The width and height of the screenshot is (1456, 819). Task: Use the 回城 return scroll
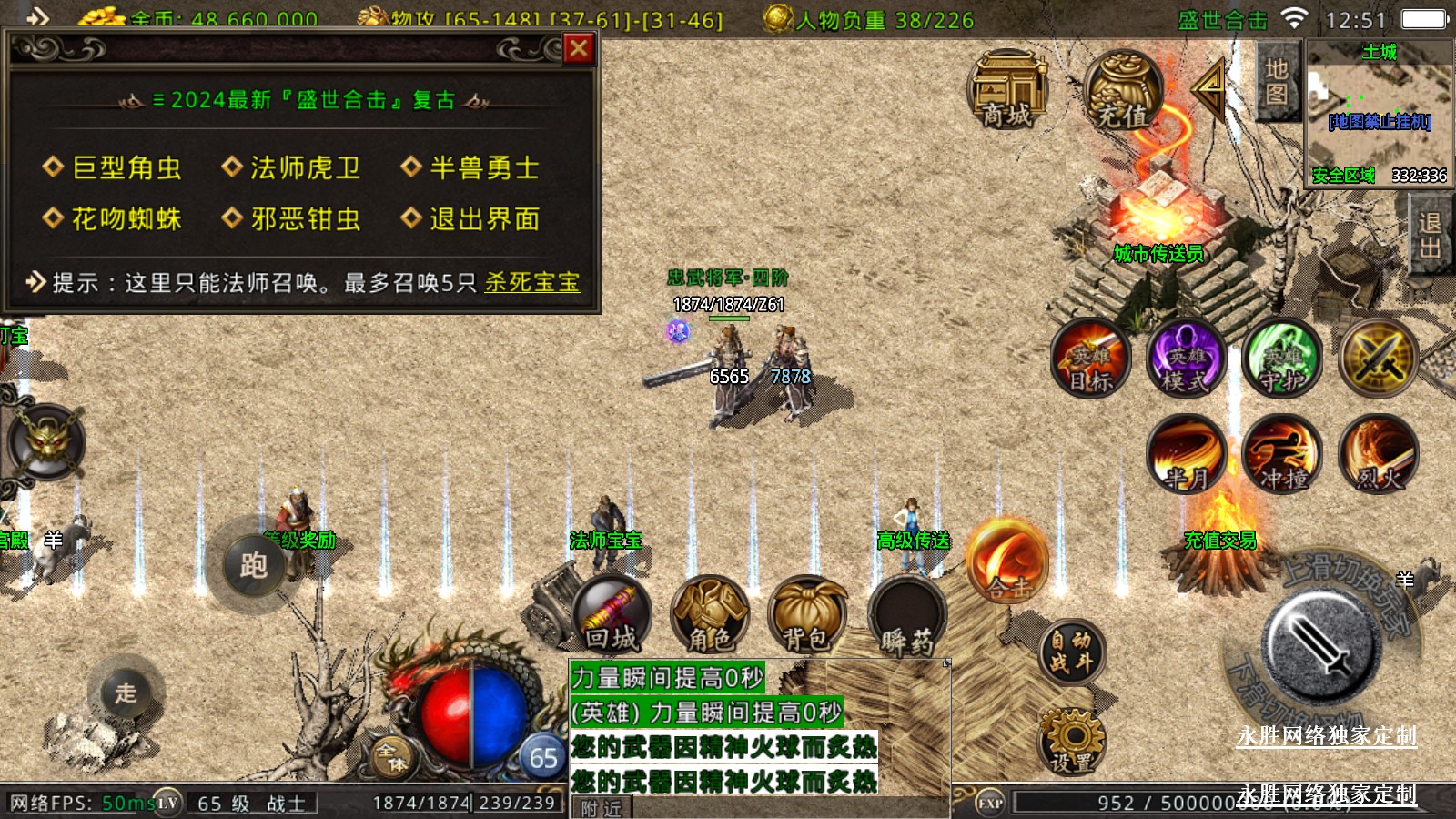pos(611,615)
